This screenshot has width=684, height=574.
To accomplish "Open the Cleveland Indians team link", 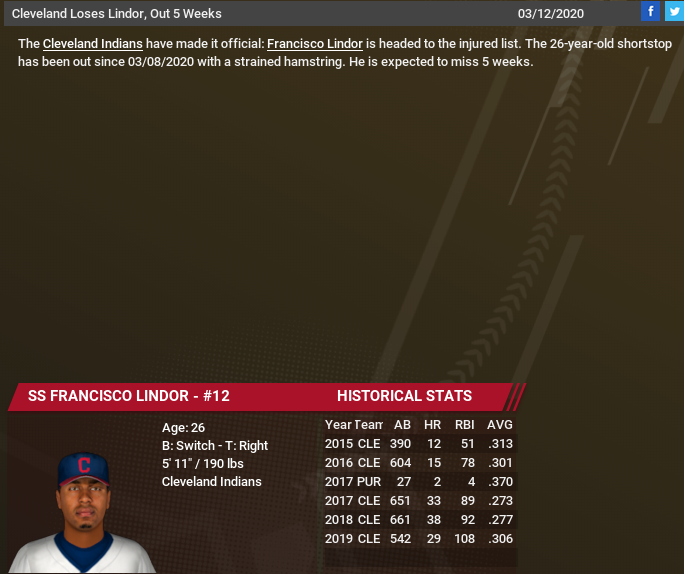I will [x=92, y=45].
